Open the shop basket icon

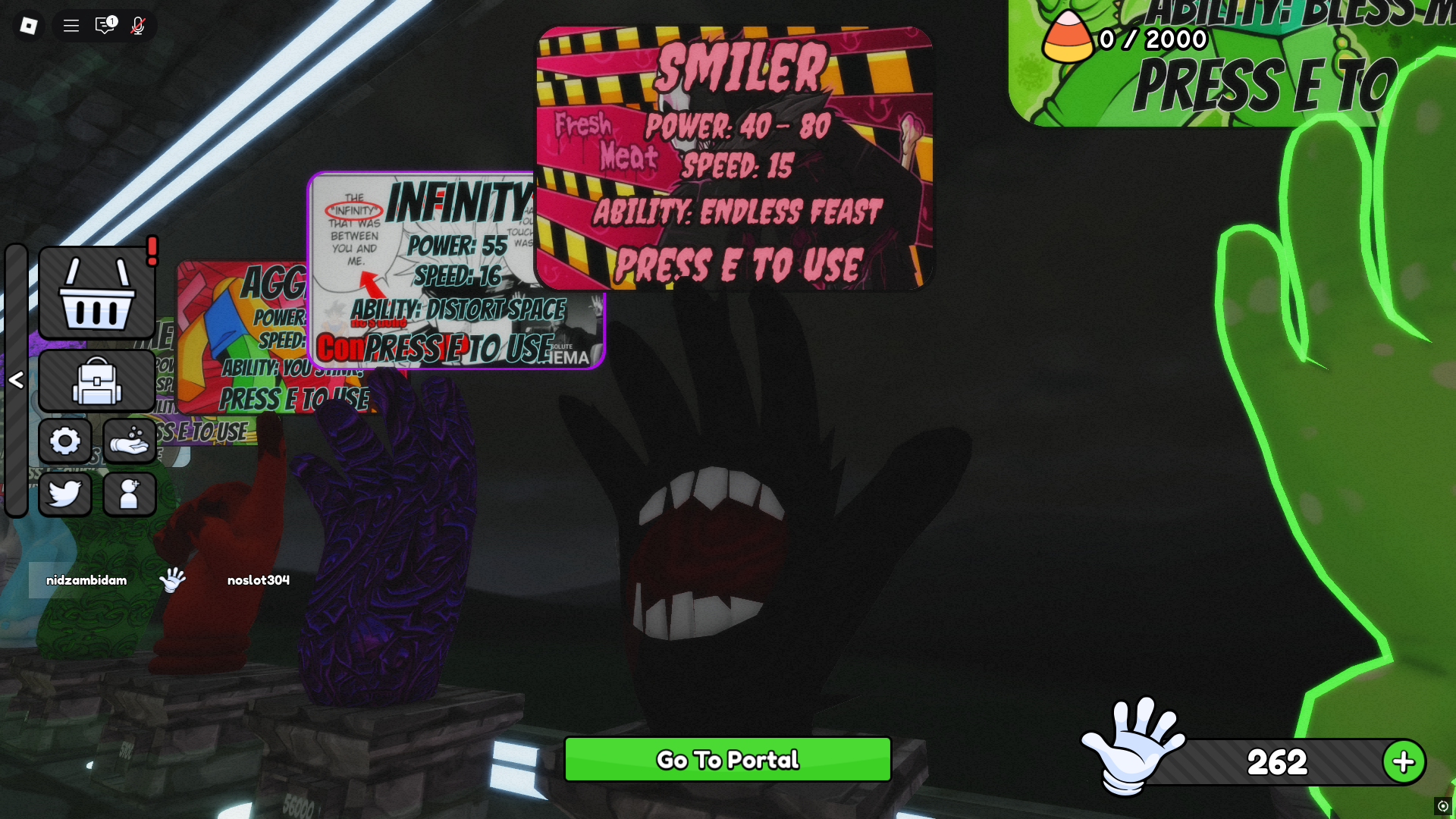point(96,294)
